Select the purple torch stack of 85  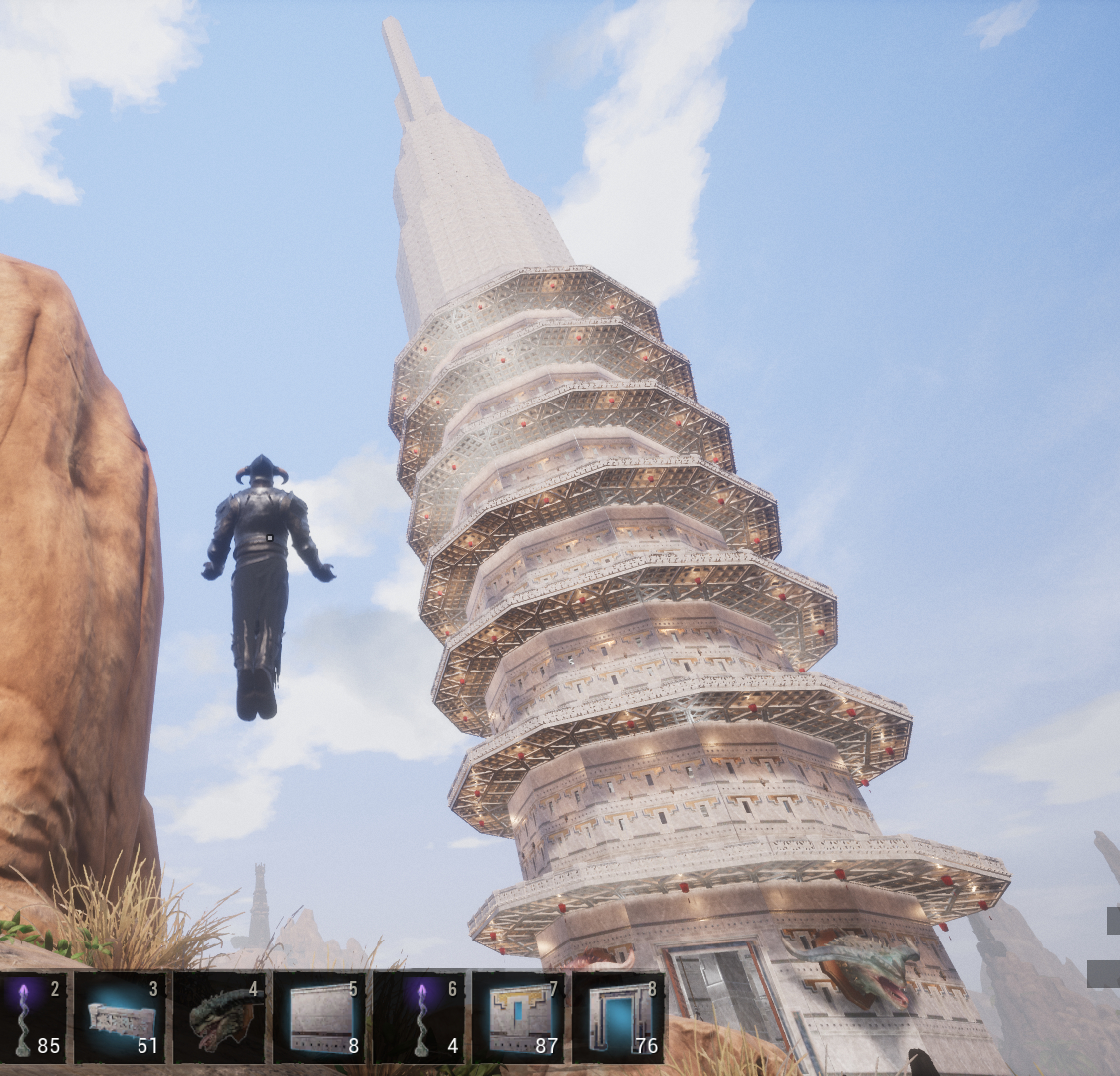point(32,1017)
